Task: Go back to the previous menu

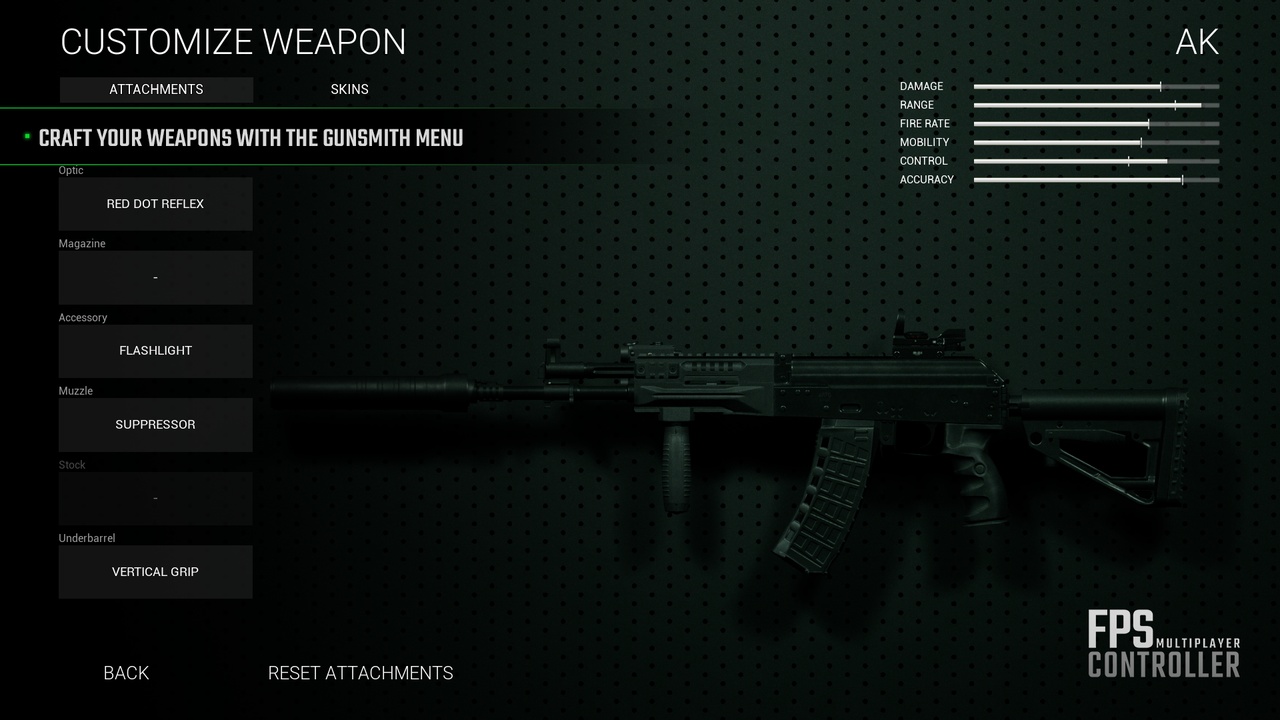Action: tap(126, 673)
